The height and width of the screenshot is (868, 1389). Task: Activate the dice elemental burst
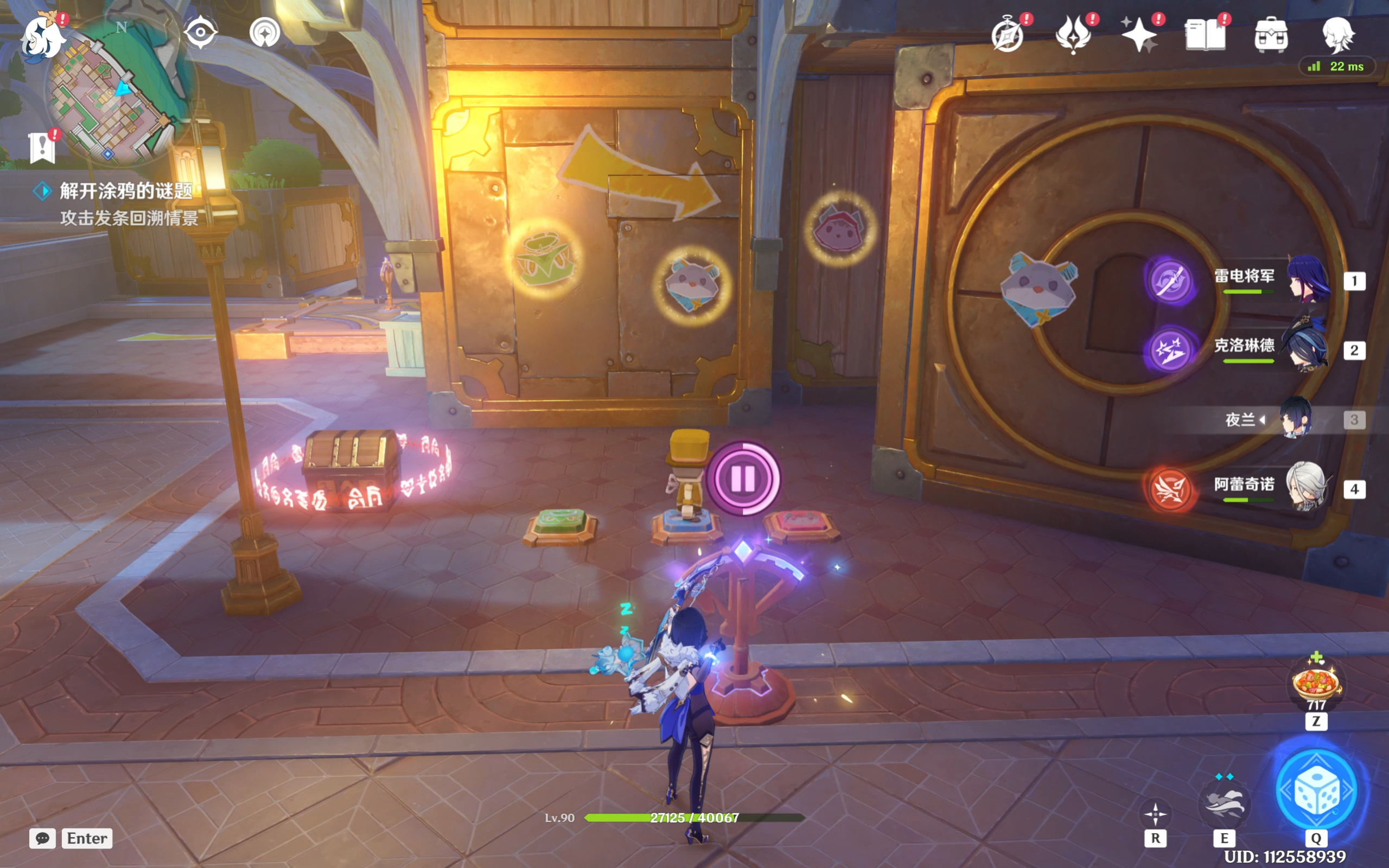(x=1316, y=791)
